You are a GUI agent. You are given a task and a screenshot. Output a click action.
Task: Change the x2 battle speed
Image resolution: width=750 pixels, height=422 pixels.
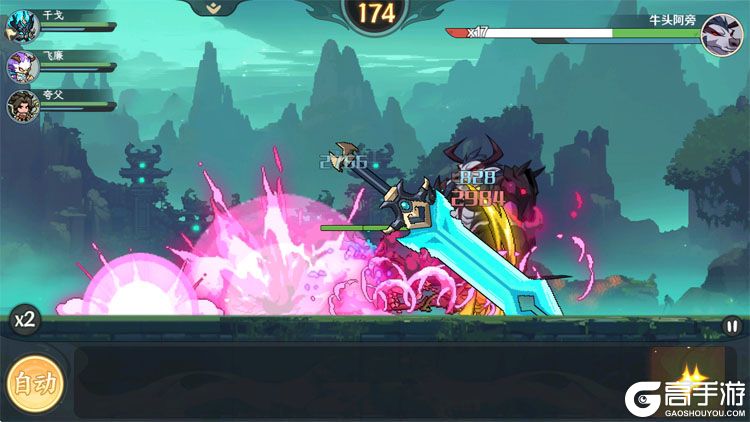[x=24, y=321]
